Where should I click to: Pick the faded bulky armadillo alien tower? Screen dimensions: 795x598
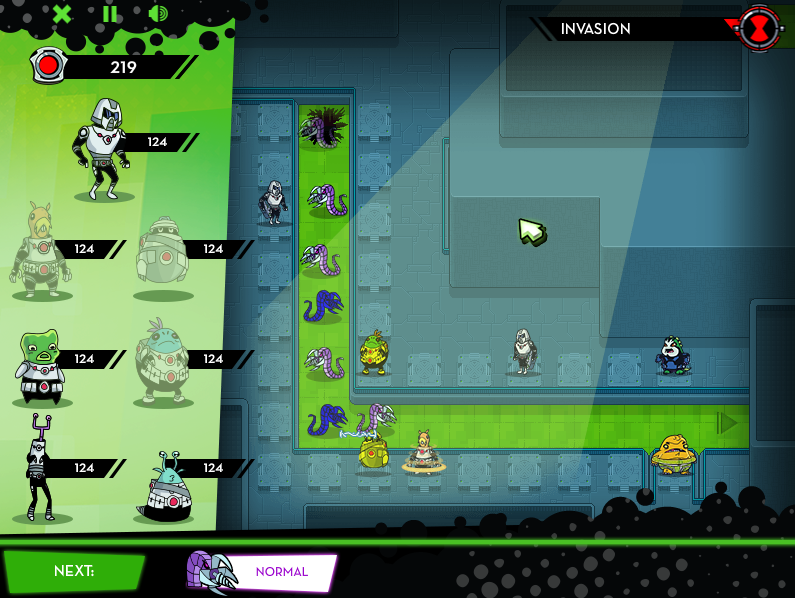click(x=164, y=256)
